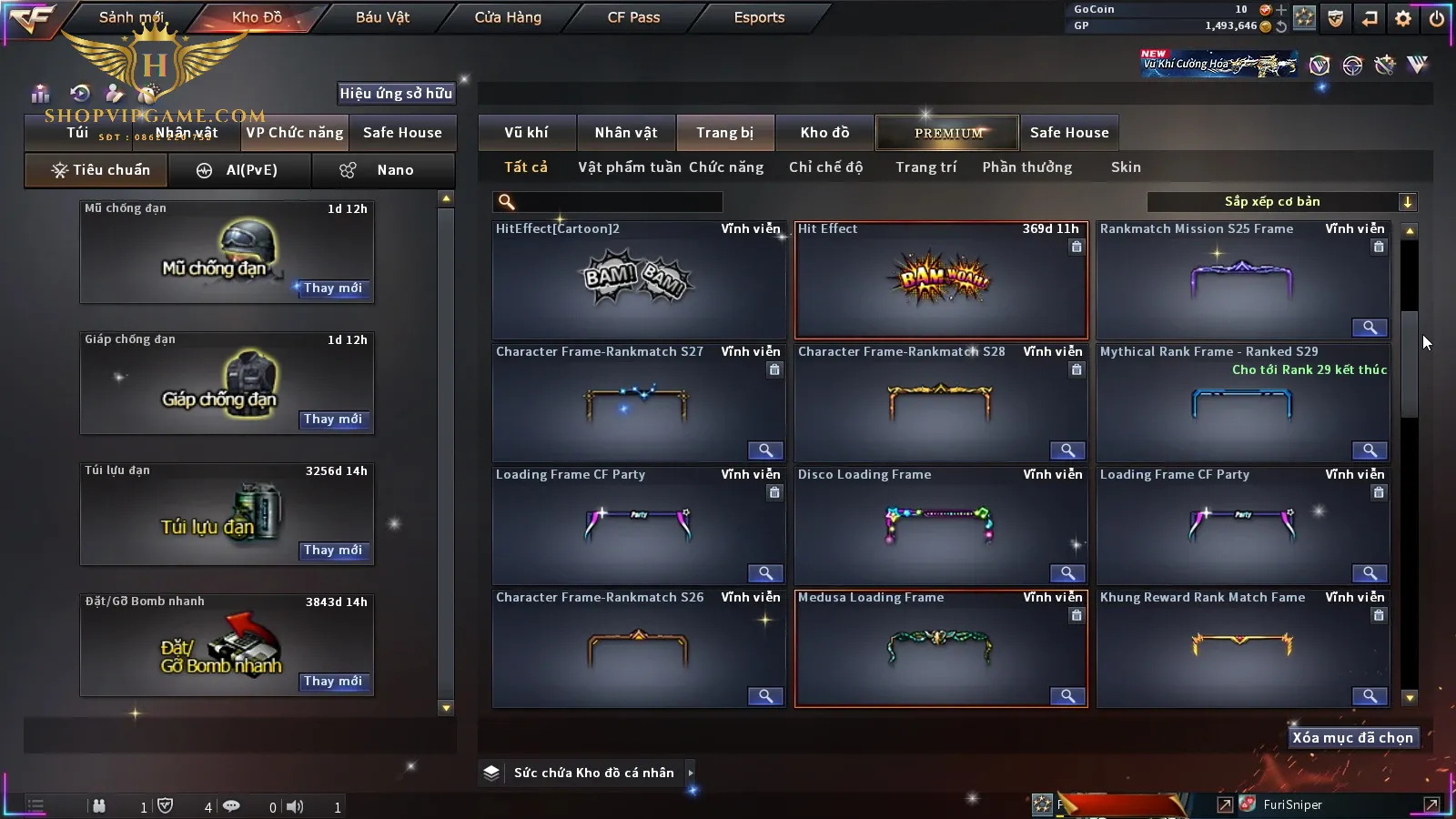Choose the Chỉ chế độ filter
The image size is (1456, 819).
tap(825, 167)
